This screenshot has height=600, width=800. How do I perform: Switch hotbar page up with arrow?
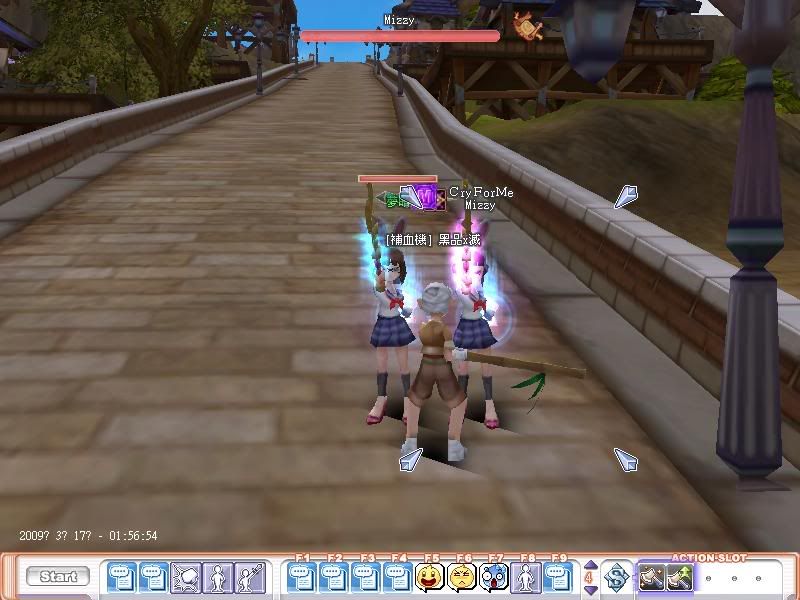(589, 567)
